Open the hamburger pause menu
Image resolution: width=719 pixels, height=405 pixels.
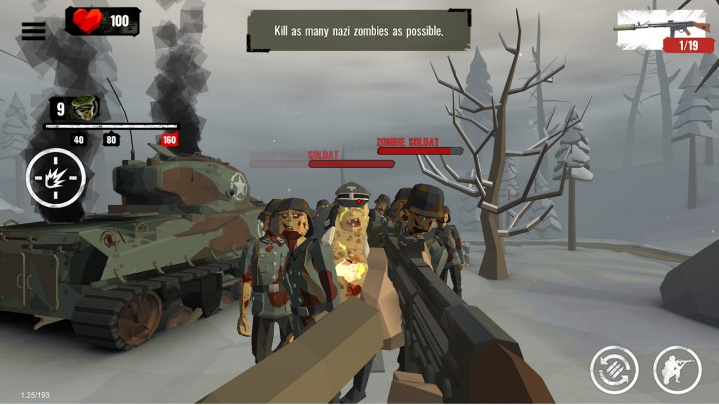click(x=33, y=31)
